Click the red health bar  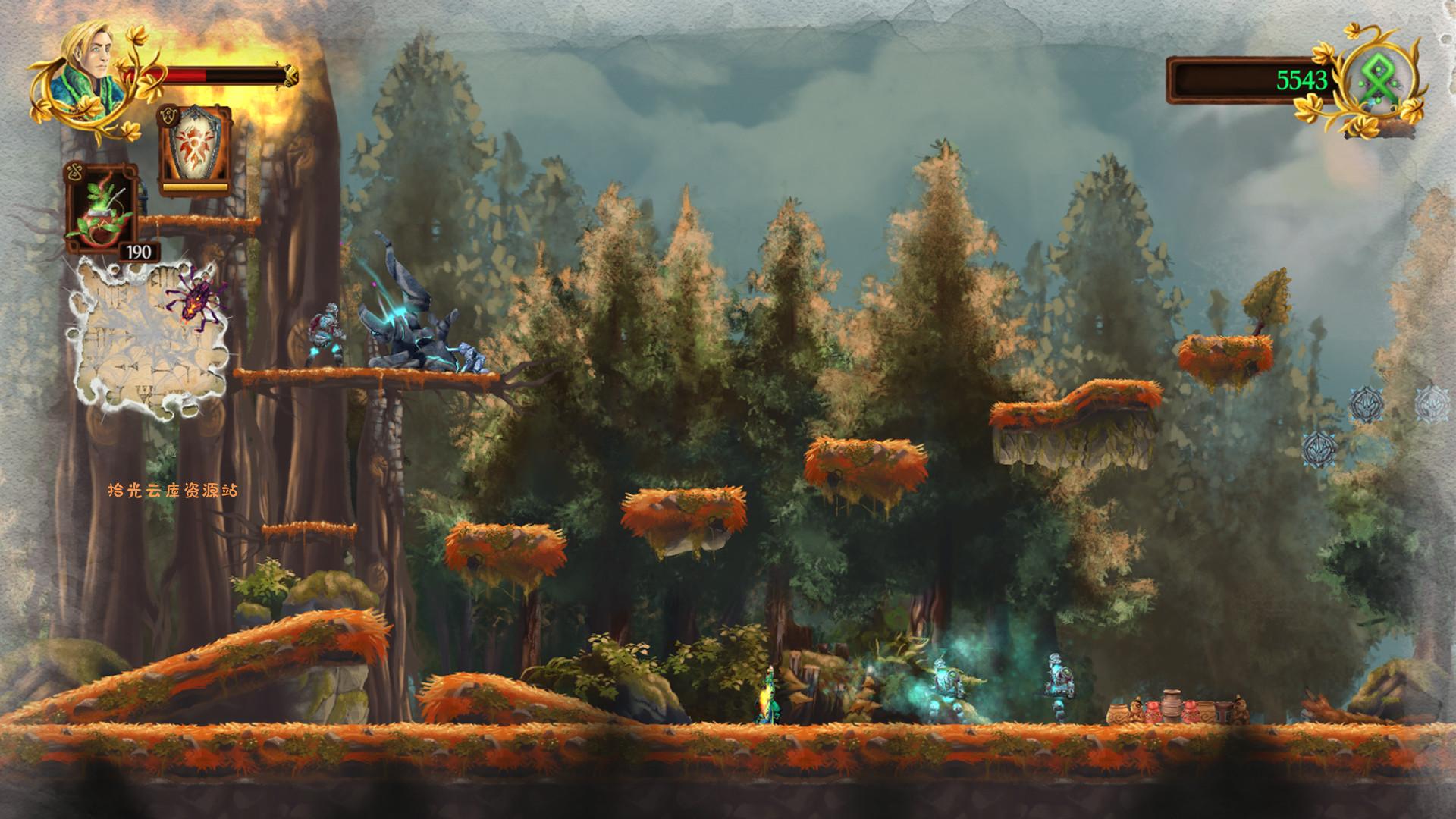186,76
